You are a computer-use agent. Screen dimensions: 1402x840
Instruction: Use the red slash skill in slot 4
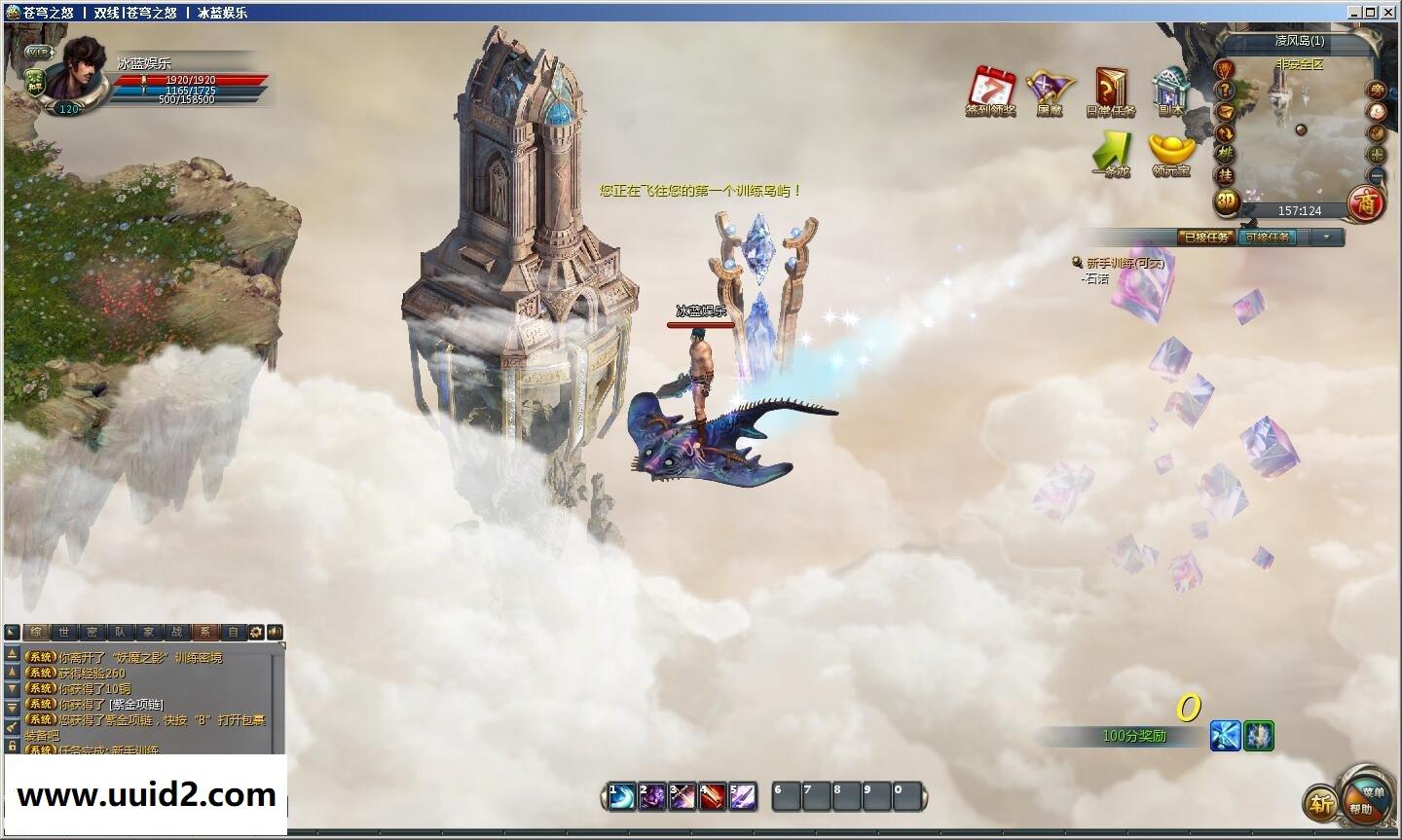pyautogui.click(x=711, y=796)
